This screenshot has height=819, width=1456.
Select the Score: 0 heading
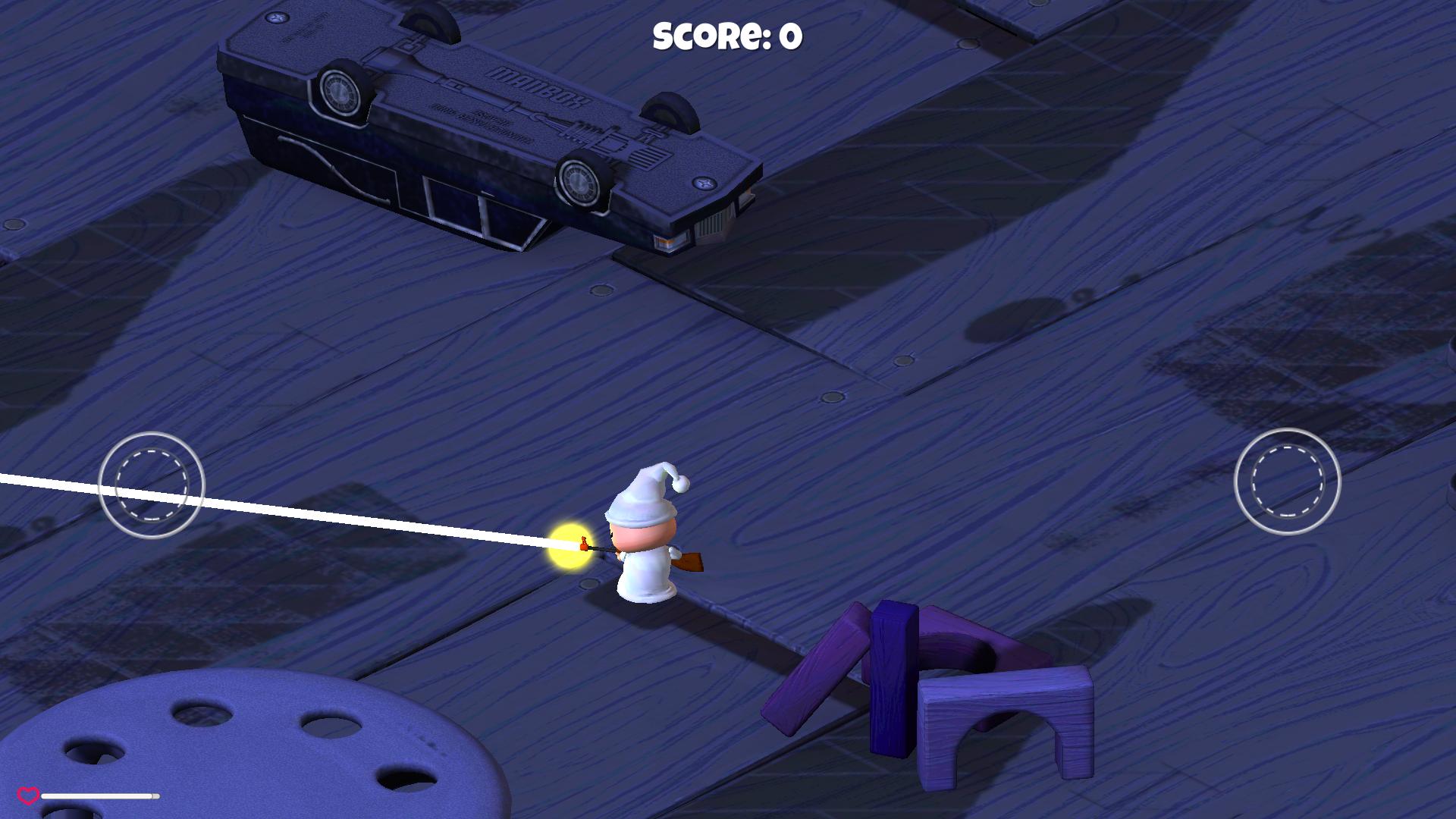pyautogui.click(x=728, y=34)
